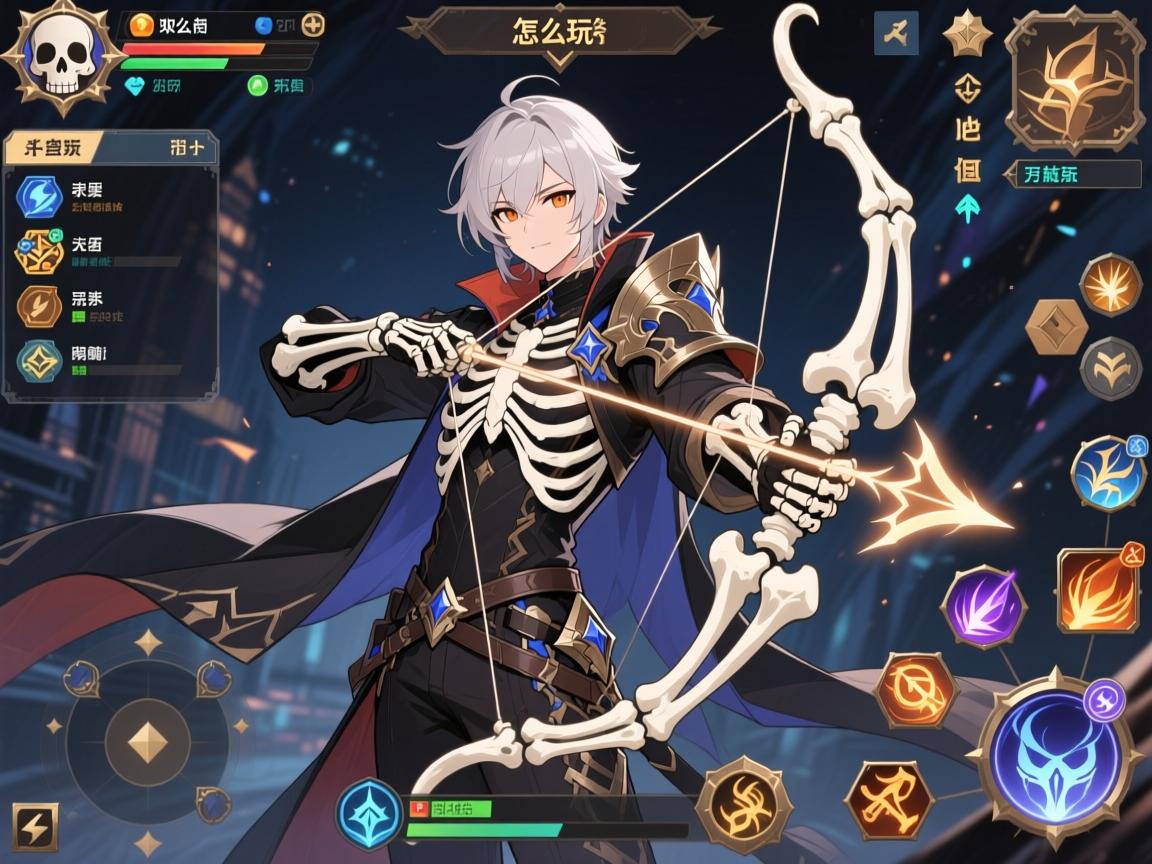Activate the orange starburst ability
The width and height of the screenshot is (1152, 864).
tap(1110, 285)
